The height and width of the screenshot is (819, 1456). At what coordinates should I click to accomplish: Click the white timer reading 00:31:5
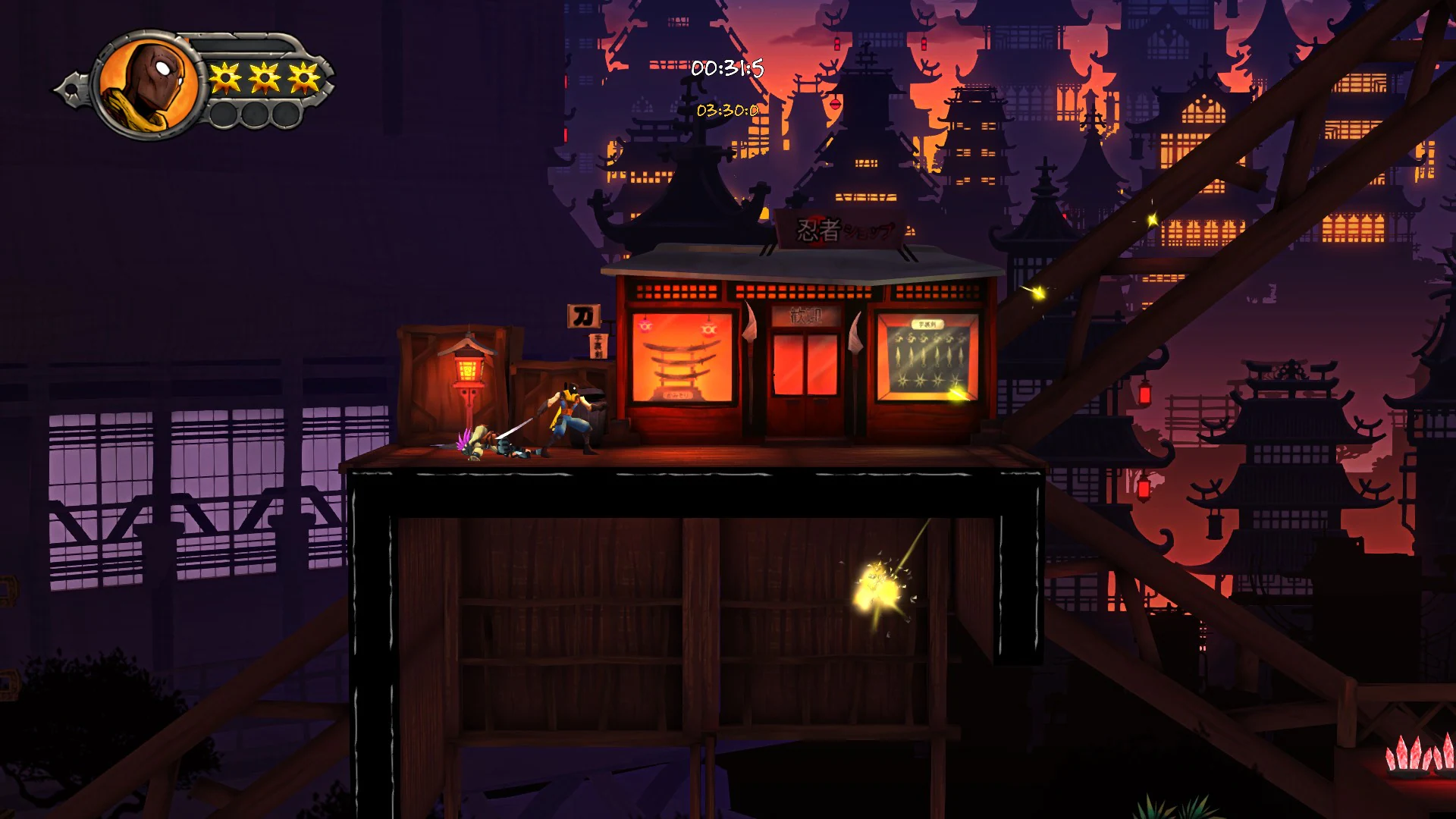click(x=726, y=67)
